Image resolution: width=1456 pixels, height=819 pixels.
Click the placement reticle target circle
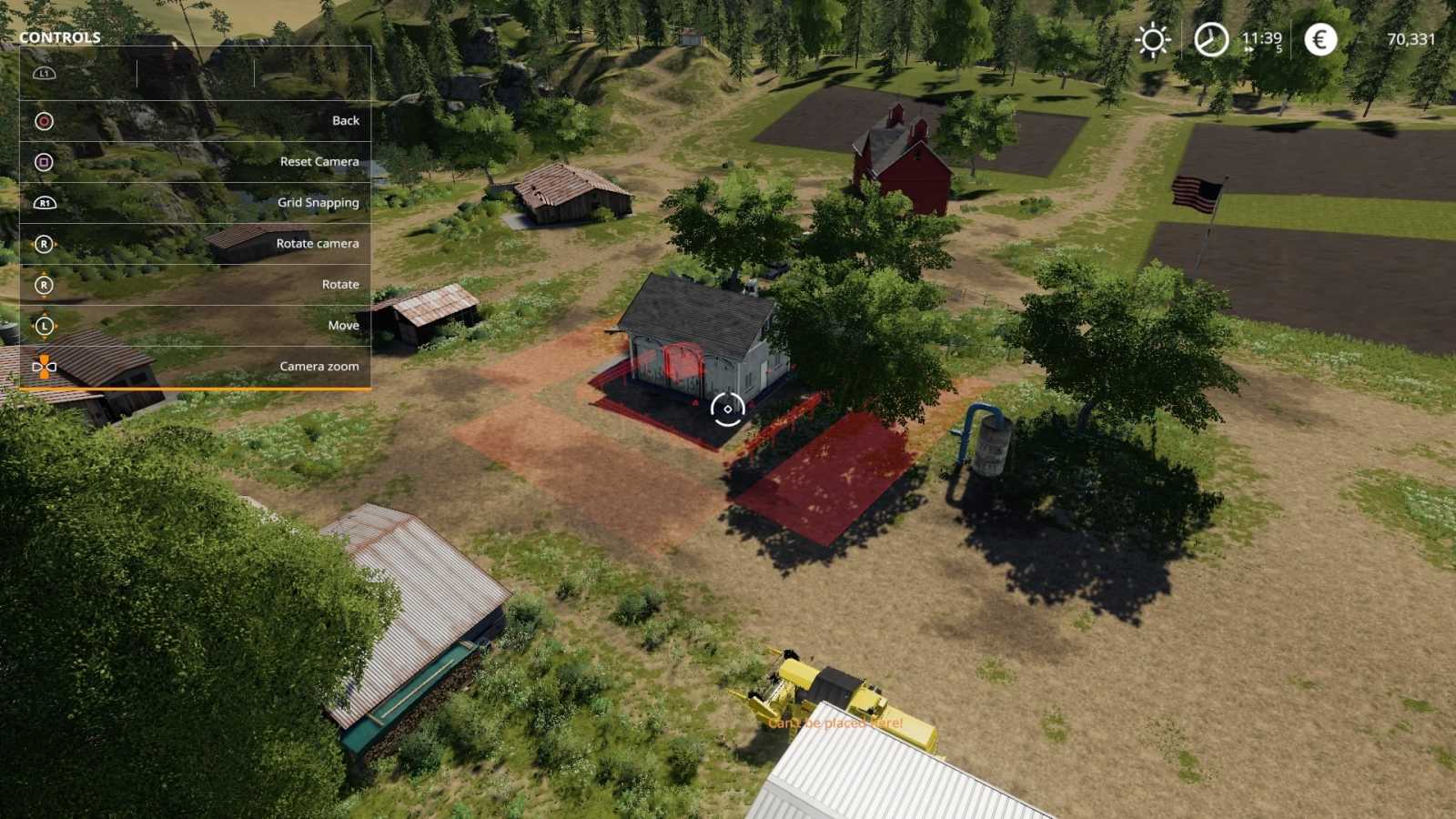click(727, 409)
